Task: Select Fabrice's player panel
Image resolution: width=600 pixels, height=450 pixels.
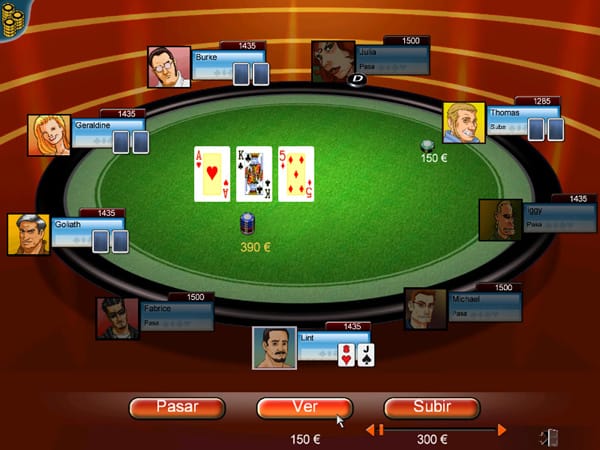Action: pos(177,315)
